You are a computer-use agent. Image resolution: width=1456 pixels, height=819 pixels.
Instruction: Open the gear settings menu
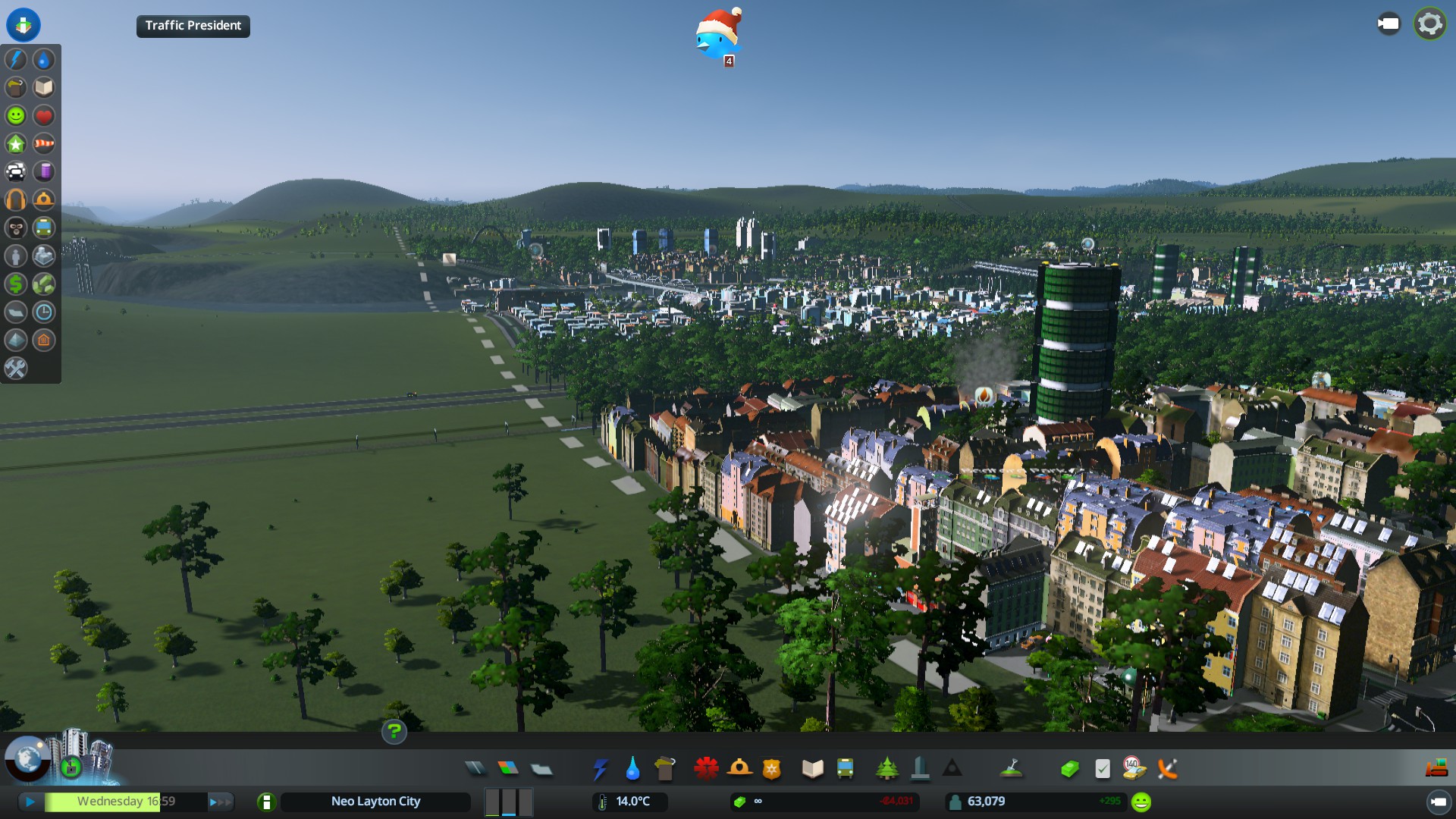(x=1429, y=24)
